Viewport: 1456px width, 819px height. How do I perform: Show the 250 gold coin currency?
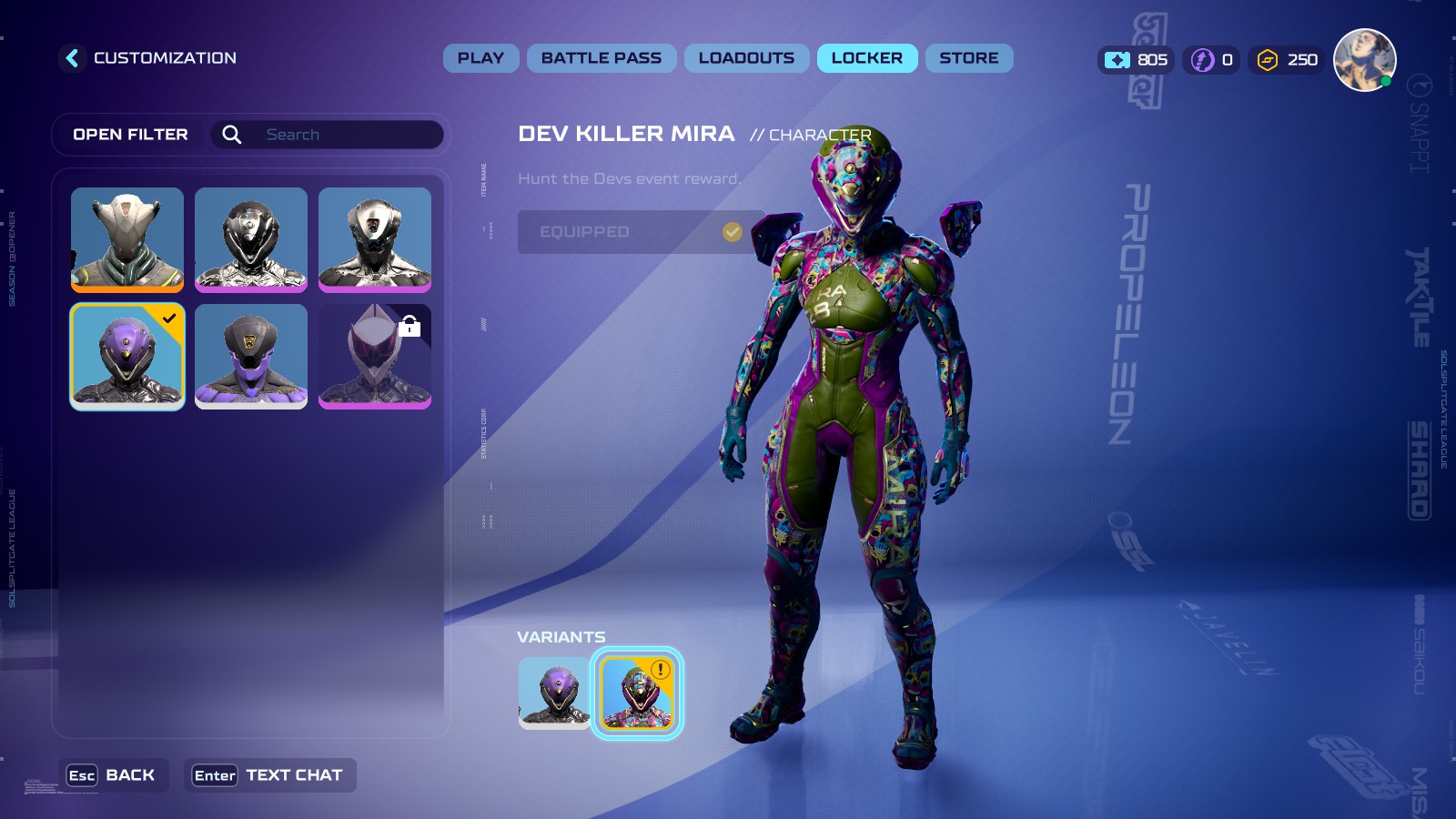click(x=1287, y=60)
